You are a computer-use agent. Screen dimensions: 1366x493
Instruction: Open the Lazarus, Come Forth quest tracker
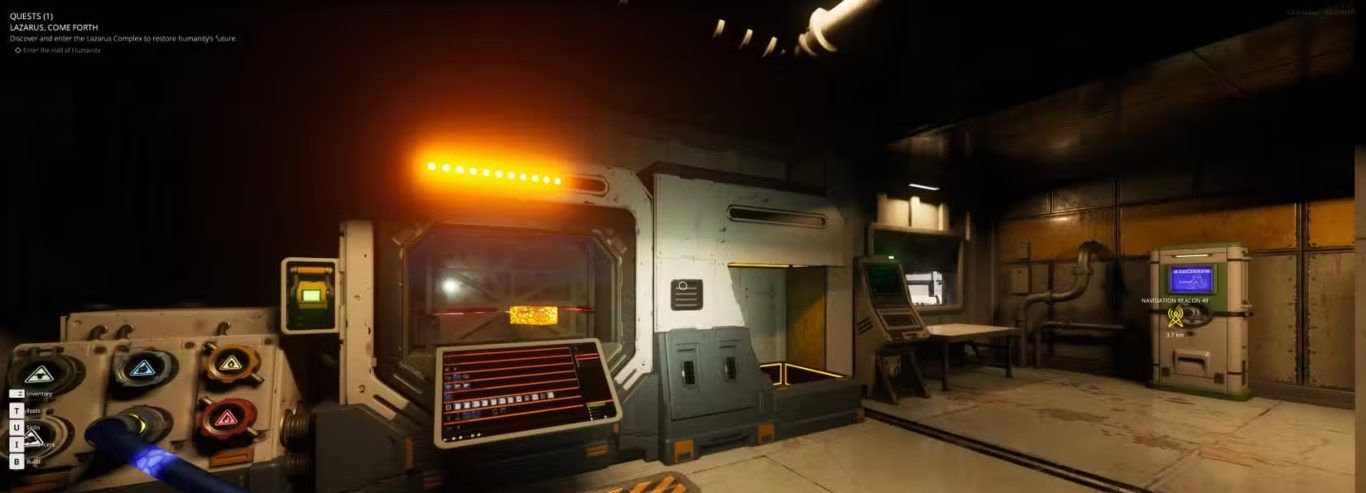[x=54, y=27]
